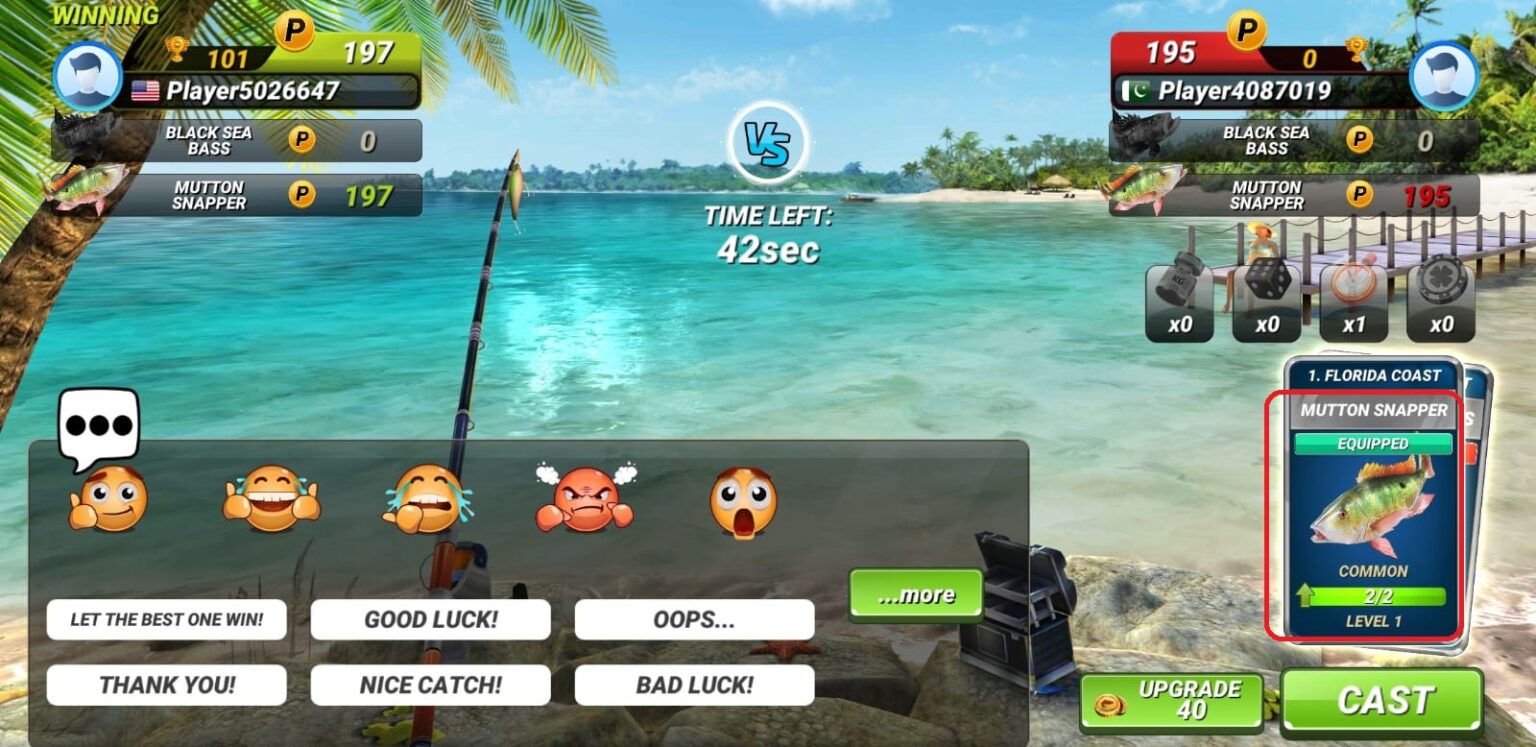Tap the 2/2 lure upgrade progress bar
Screen dimensions: 1536x747
coord(1376,595)
